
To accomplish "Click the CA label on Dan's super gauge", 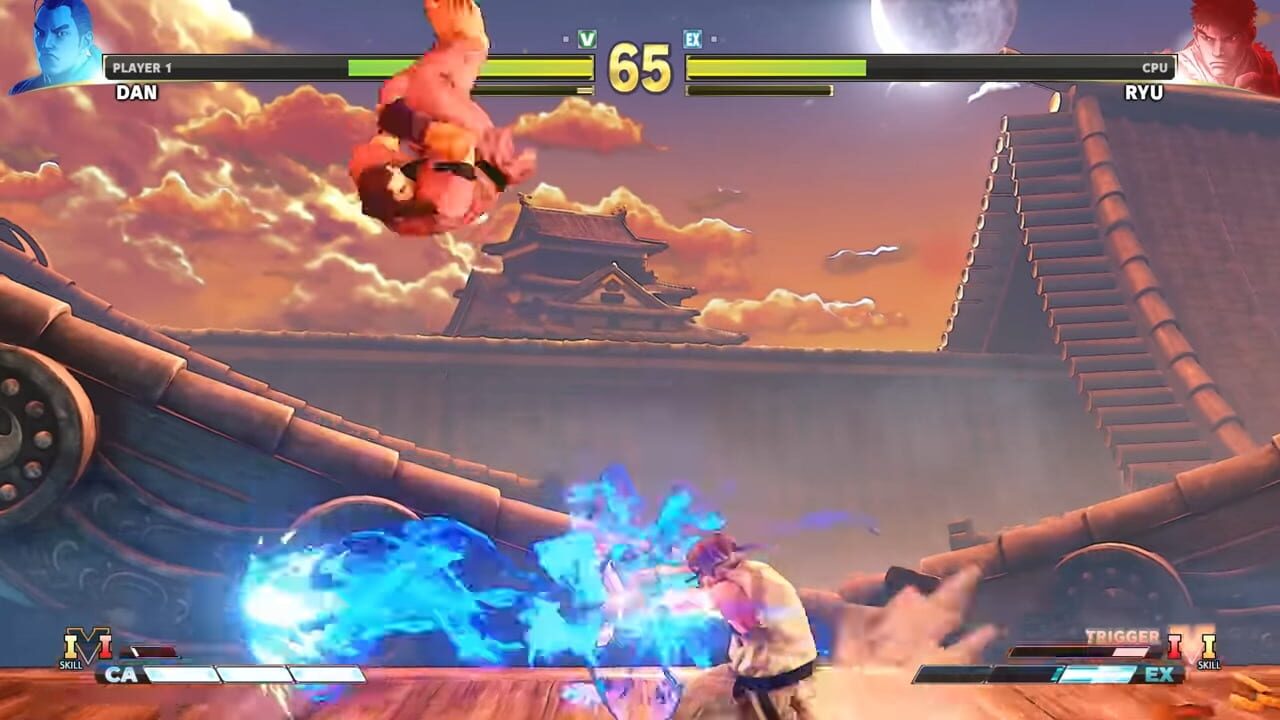I will (x=120, y=674).
